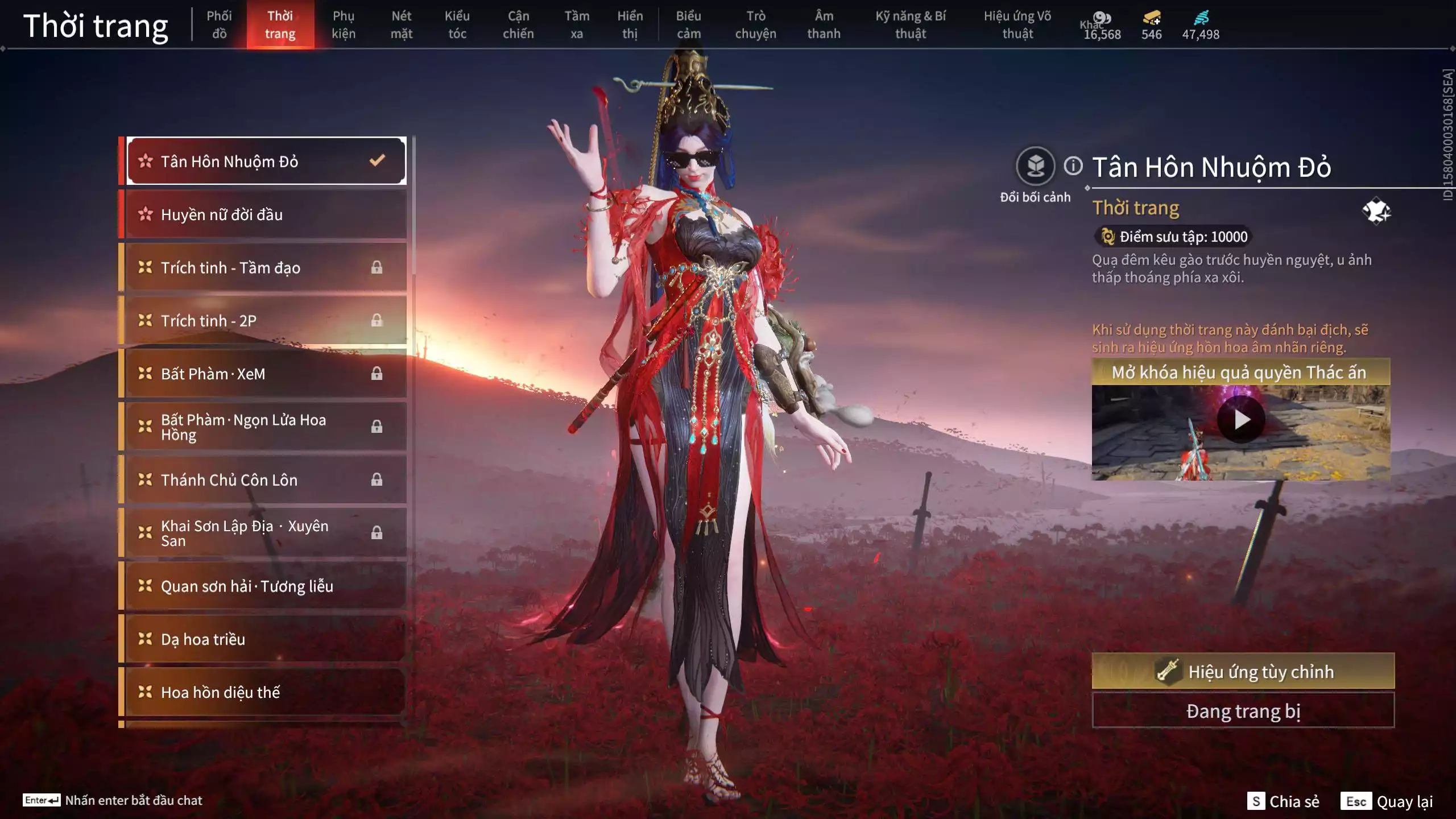
Task: Click the blue spiral currency icon showing 47,498
Action: point(1198,19)
